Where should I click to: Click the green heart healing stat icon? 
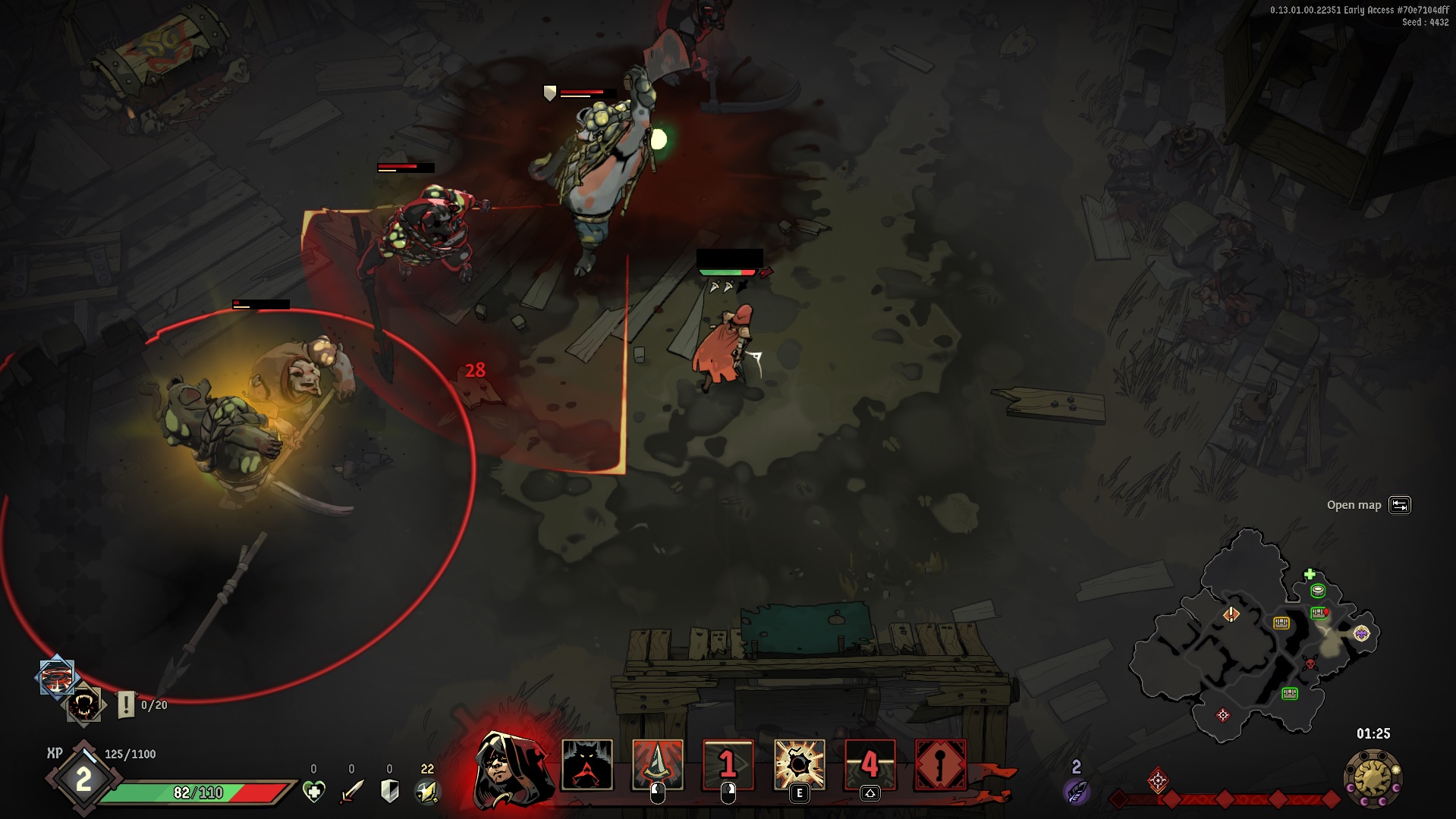pos(313,792)
